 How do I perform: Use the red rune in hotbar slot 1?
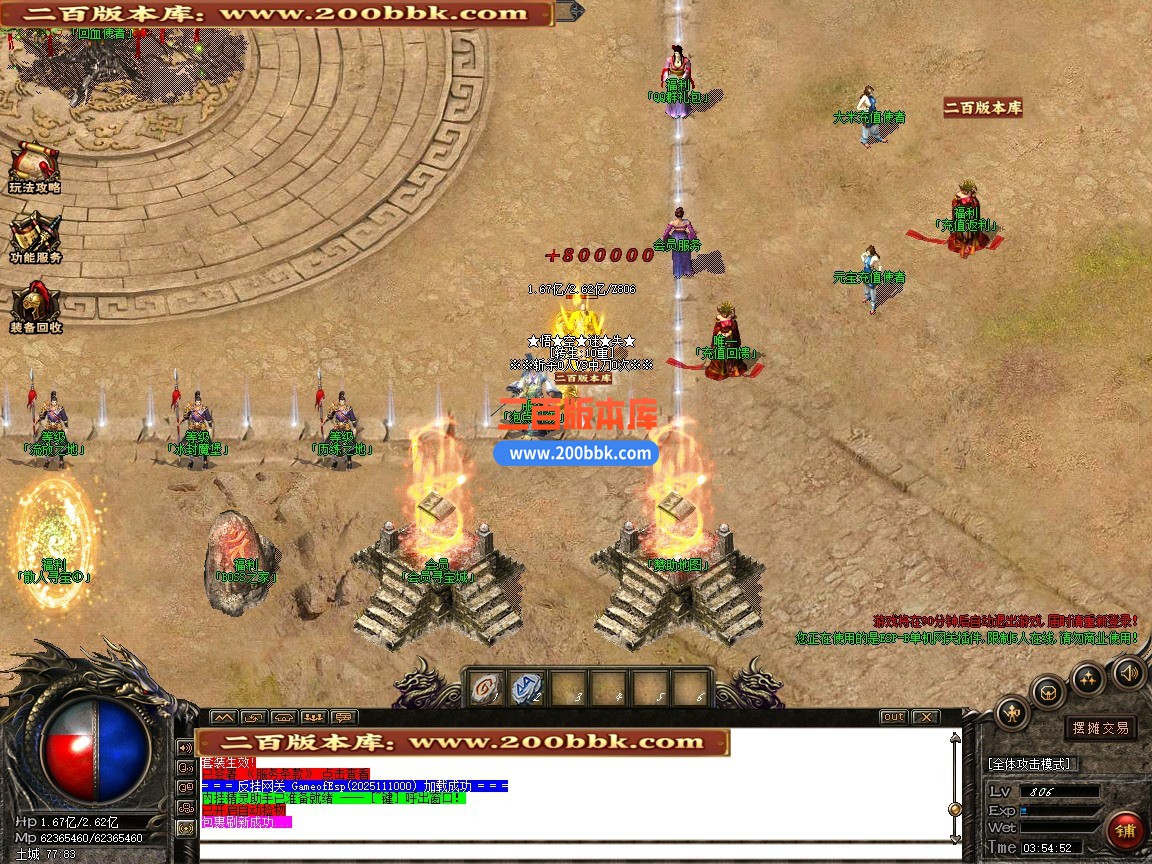(486, 688)
